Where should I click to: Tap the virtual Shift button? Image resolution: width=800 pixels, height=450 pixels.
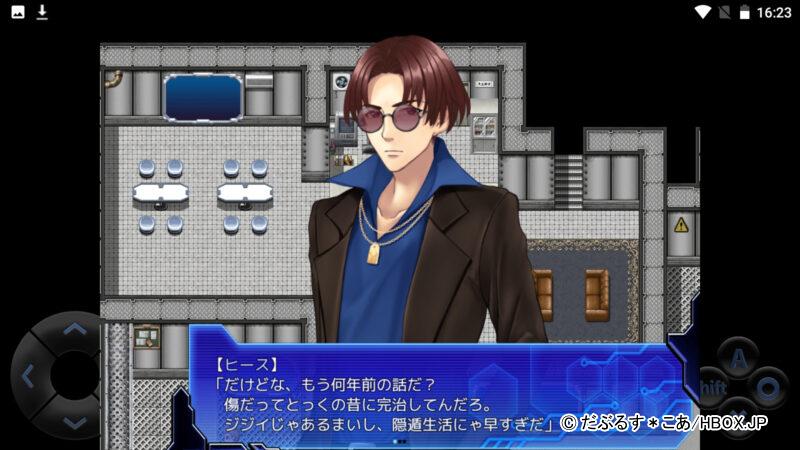(x=712, y=386)
